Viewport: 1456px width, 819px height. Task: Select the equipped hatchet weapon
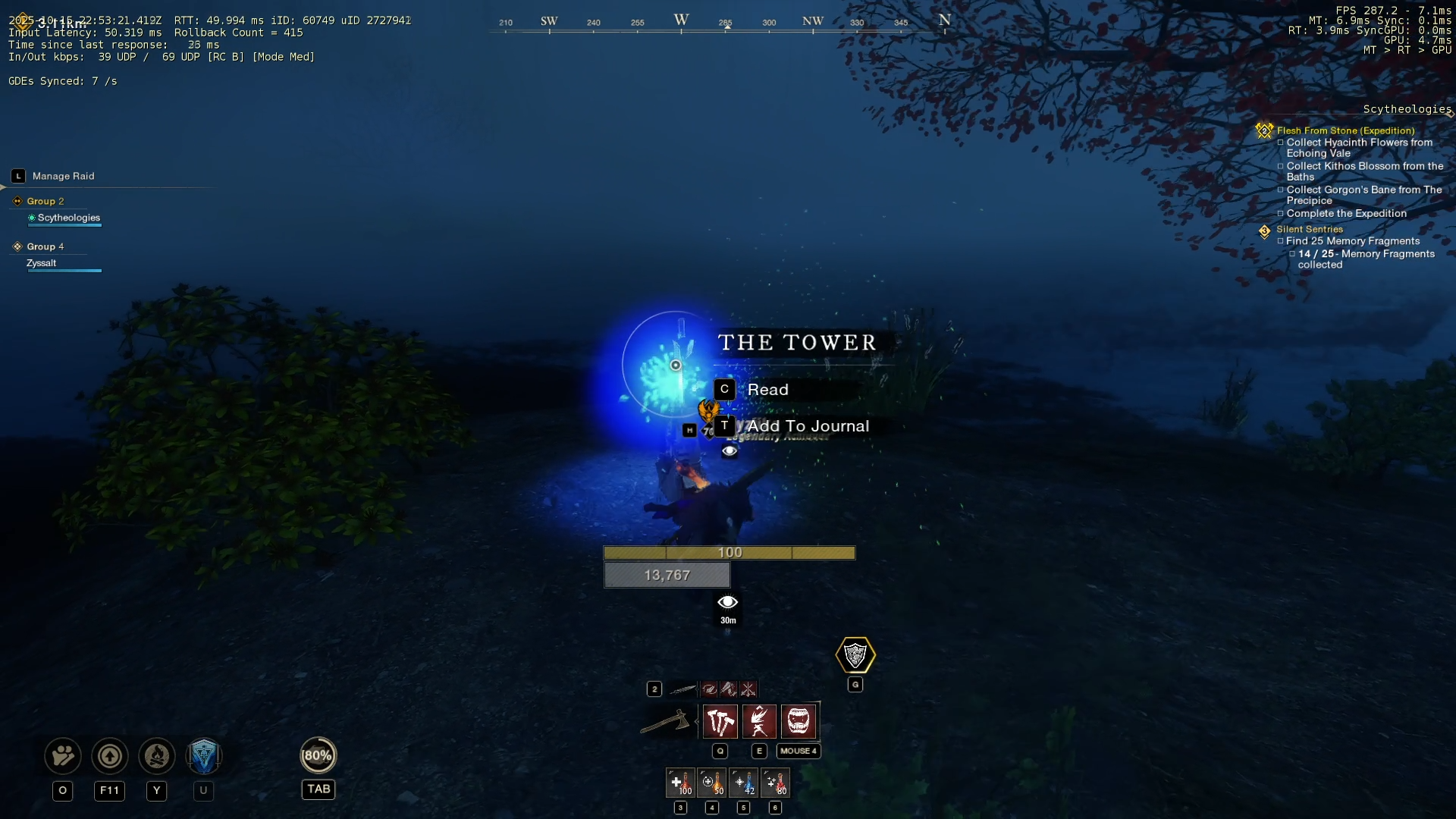666,721
